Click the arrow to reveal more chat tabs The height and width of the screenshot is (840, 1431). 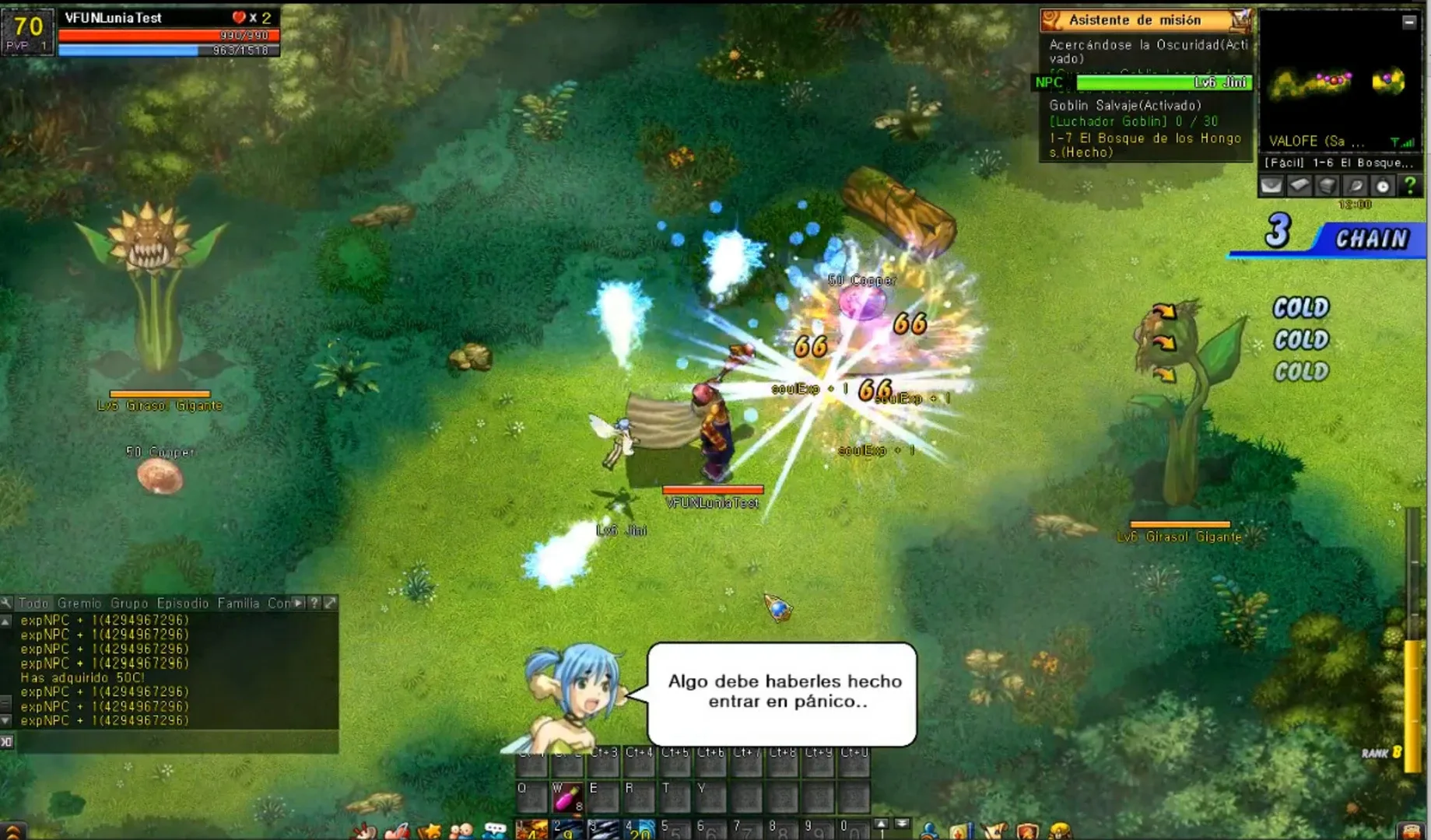click(x=298, y=603)
